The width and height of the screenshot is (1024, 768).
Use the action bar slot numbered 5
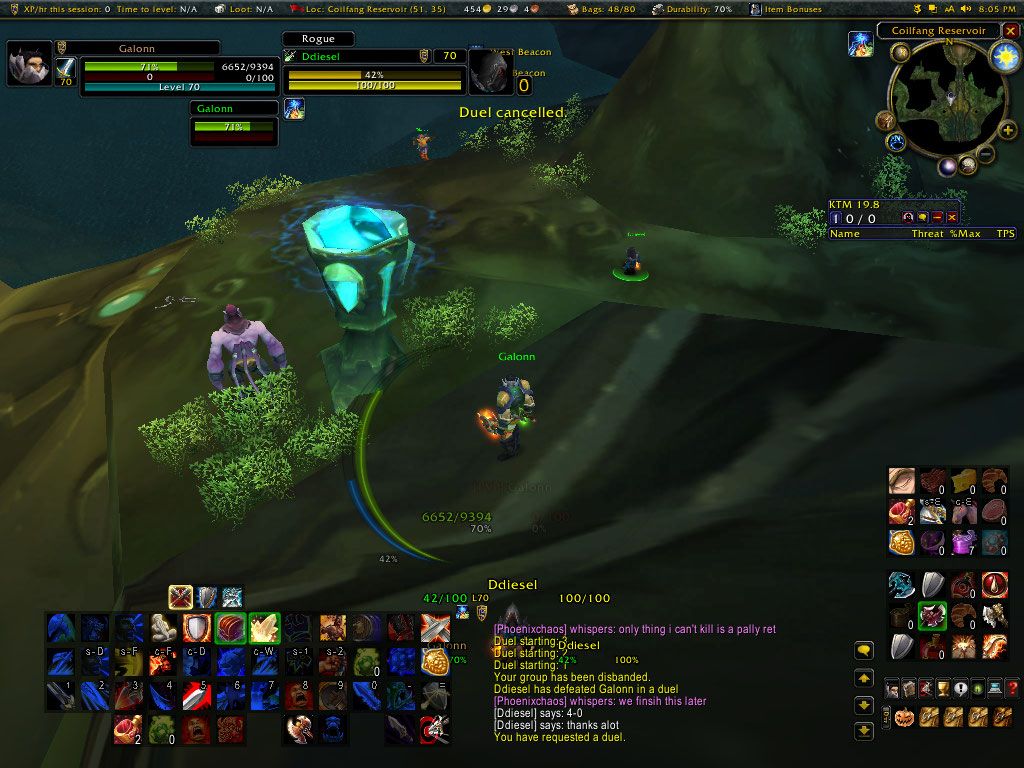tap(197, 695)
